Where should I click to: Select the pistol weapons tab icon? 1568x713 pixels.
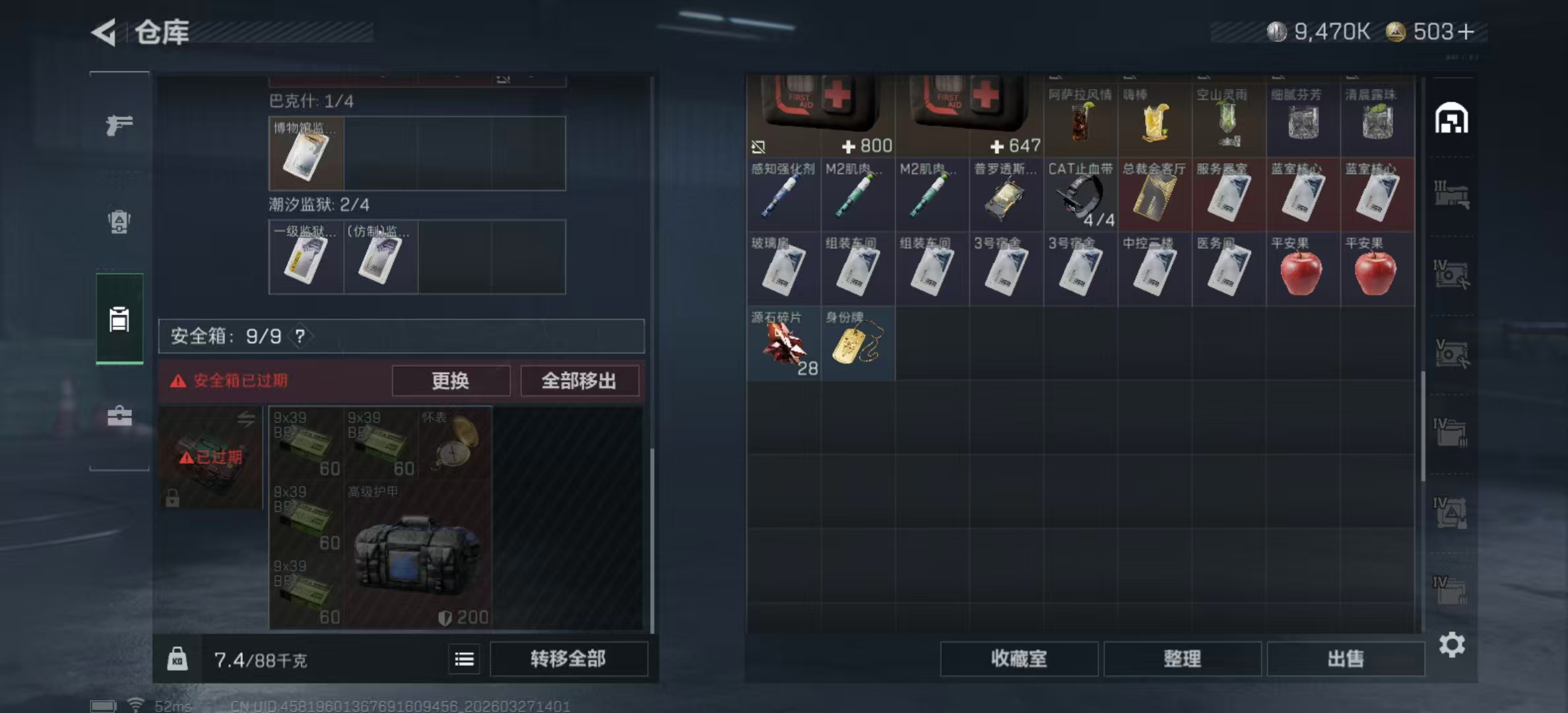click(119, 125)
